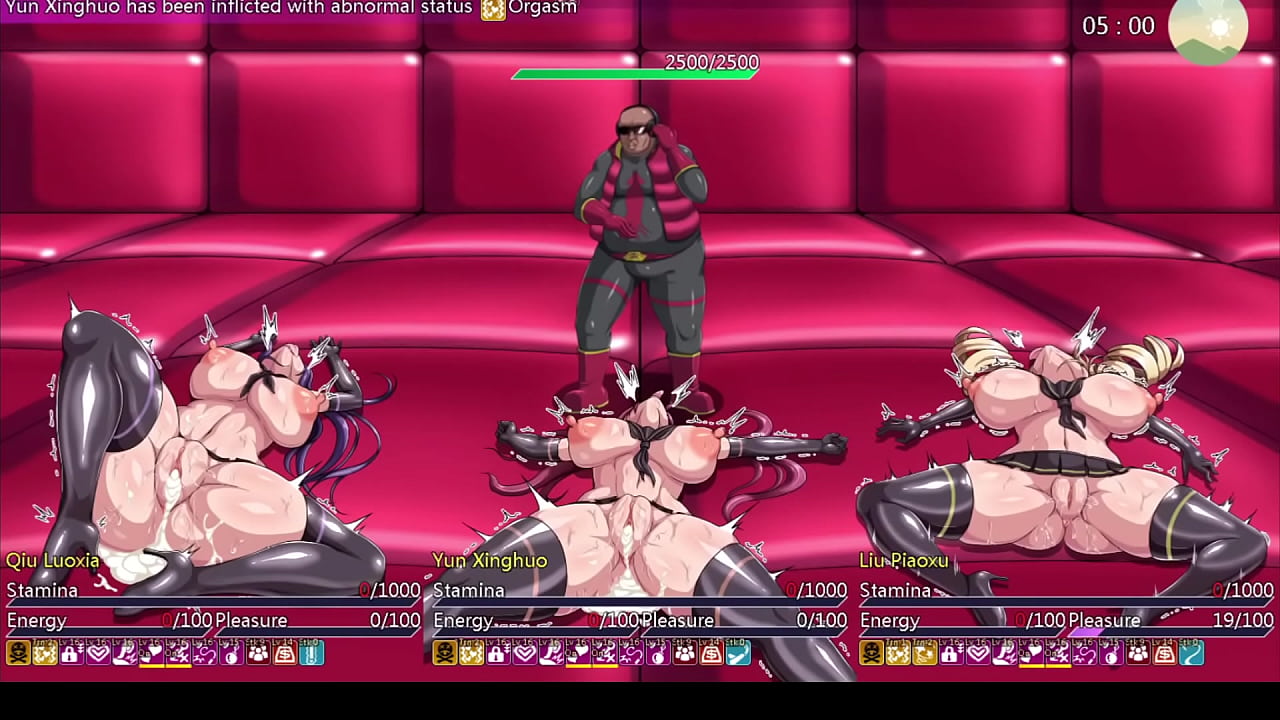Select Qiu Luoxia's skull status icon
Image resolution: width=1280 pixels, height=720 pixels.
coord(18,653)
